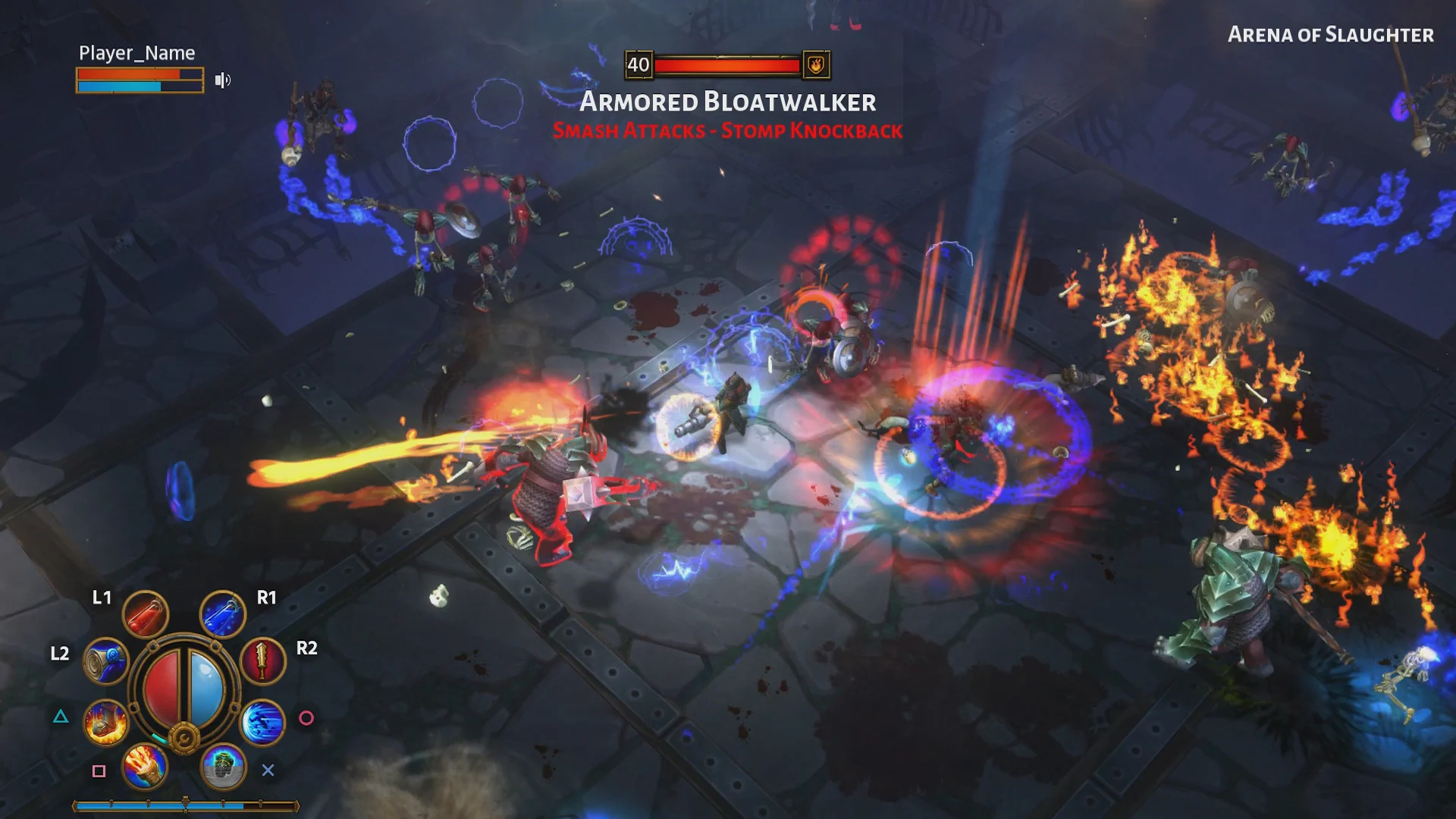Activate the blue dash skill near the circle button
The width and height of the screenshot is (1456, 819).
click(262, 723)
